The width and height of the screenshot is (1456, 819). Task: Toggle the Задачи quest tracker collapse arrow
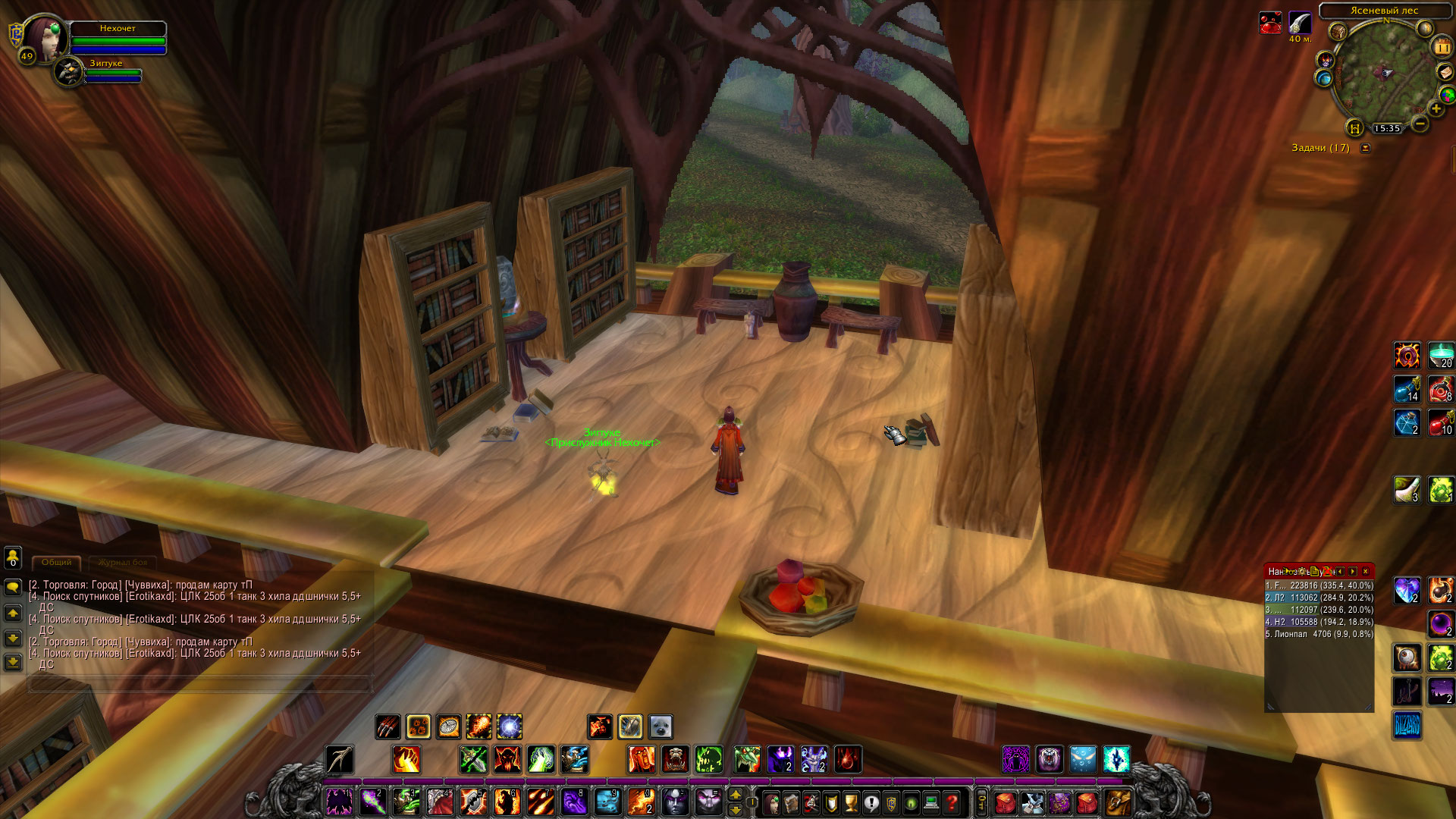click(x=1366, y=148)
